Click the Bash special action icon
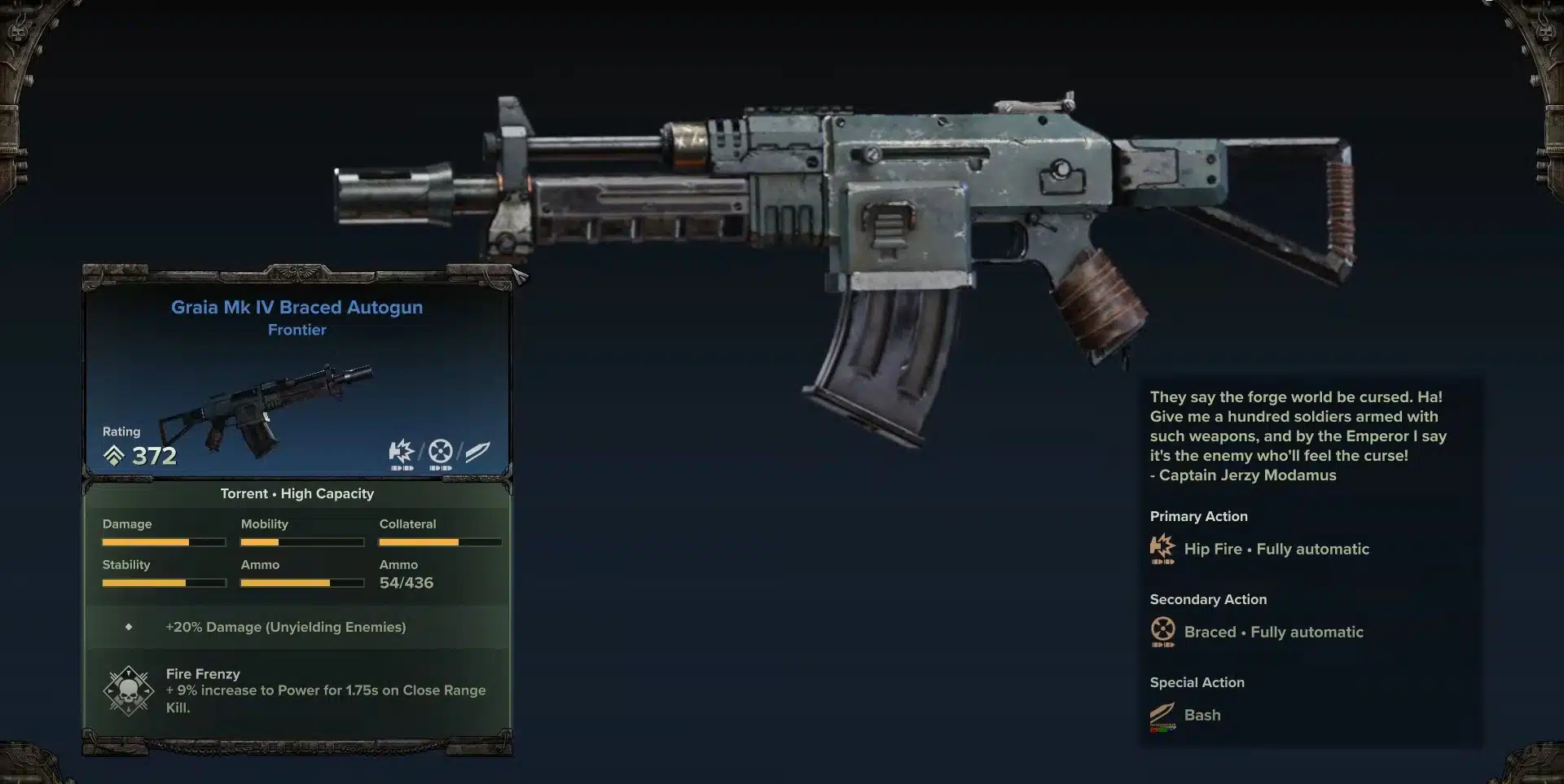The image size is (1564, 784). click(1162, 716)
